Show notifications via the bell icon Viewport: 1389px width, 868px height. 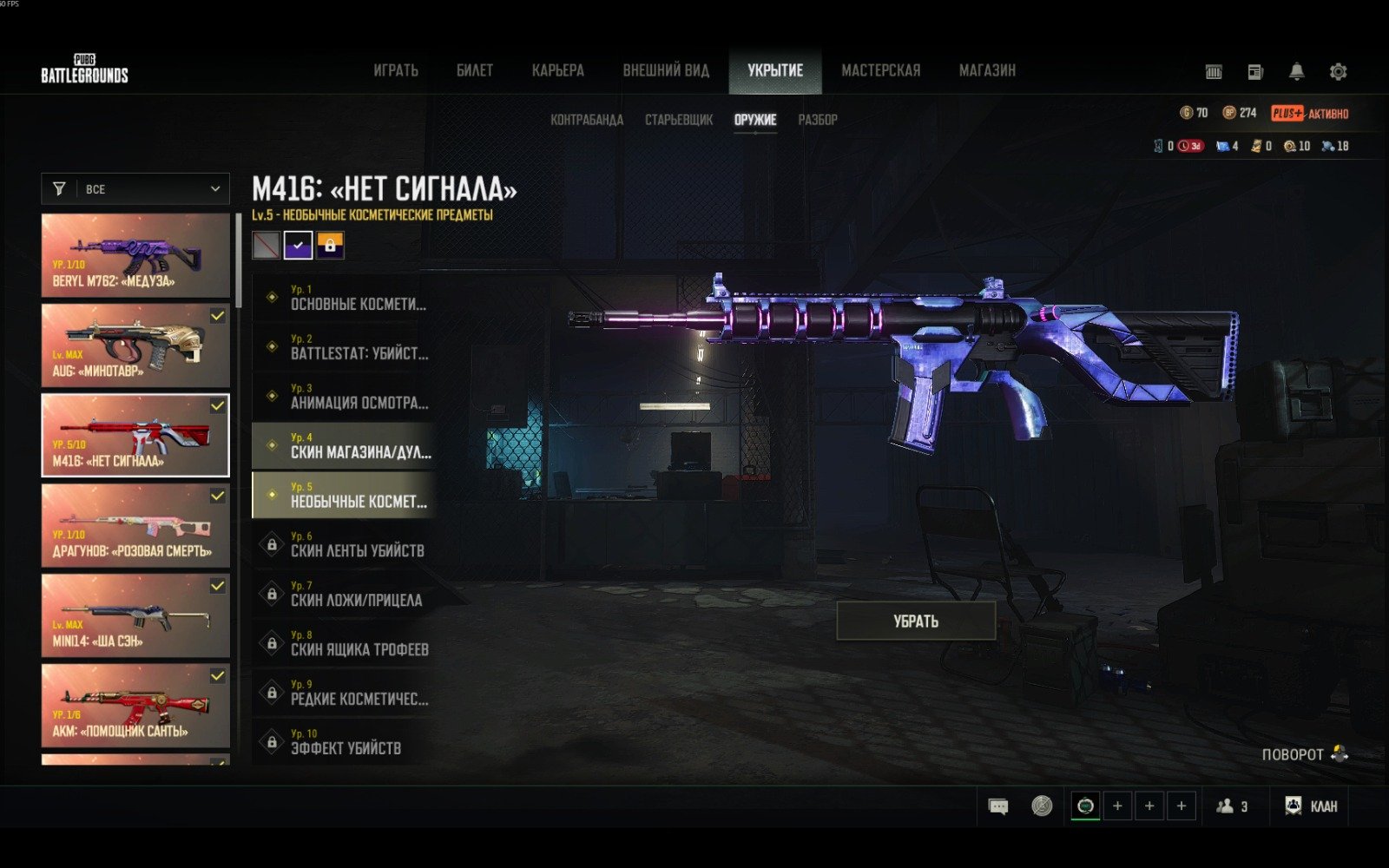click(1296, 72)
